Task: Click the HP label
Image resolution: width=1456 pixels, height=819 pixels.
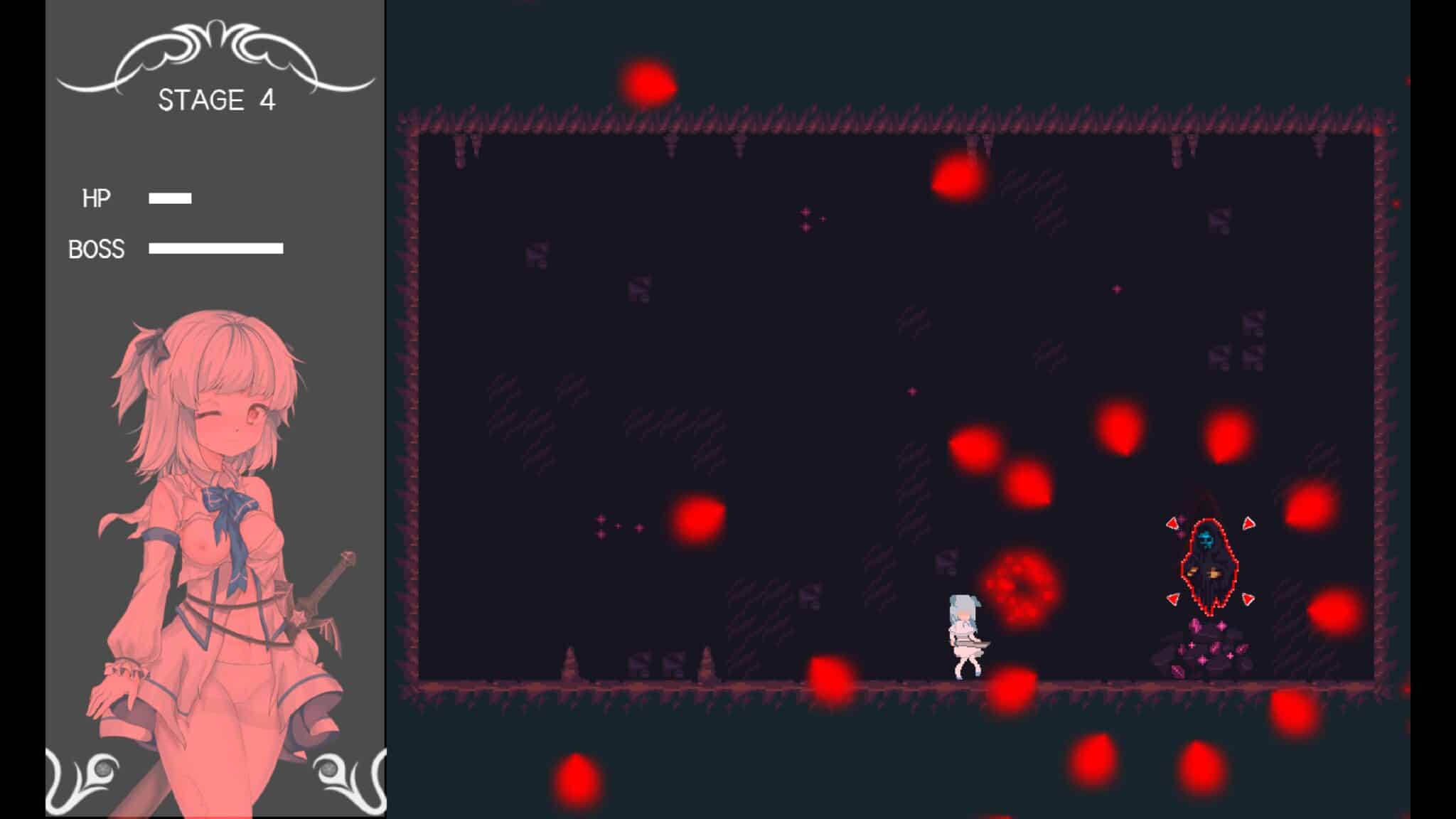Action: coord(97,197)
